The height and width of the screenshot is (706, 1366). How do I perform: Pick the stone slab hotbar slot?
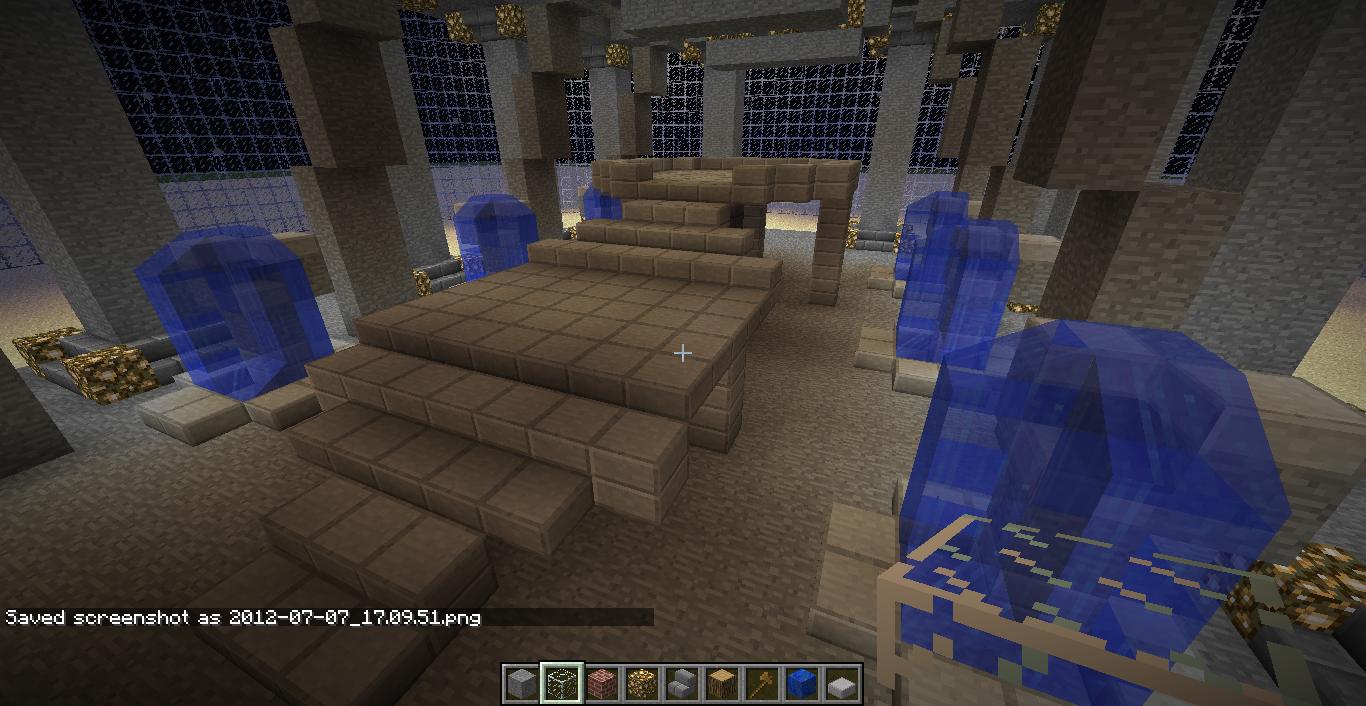pyautogui.click(x=841, y=685)
